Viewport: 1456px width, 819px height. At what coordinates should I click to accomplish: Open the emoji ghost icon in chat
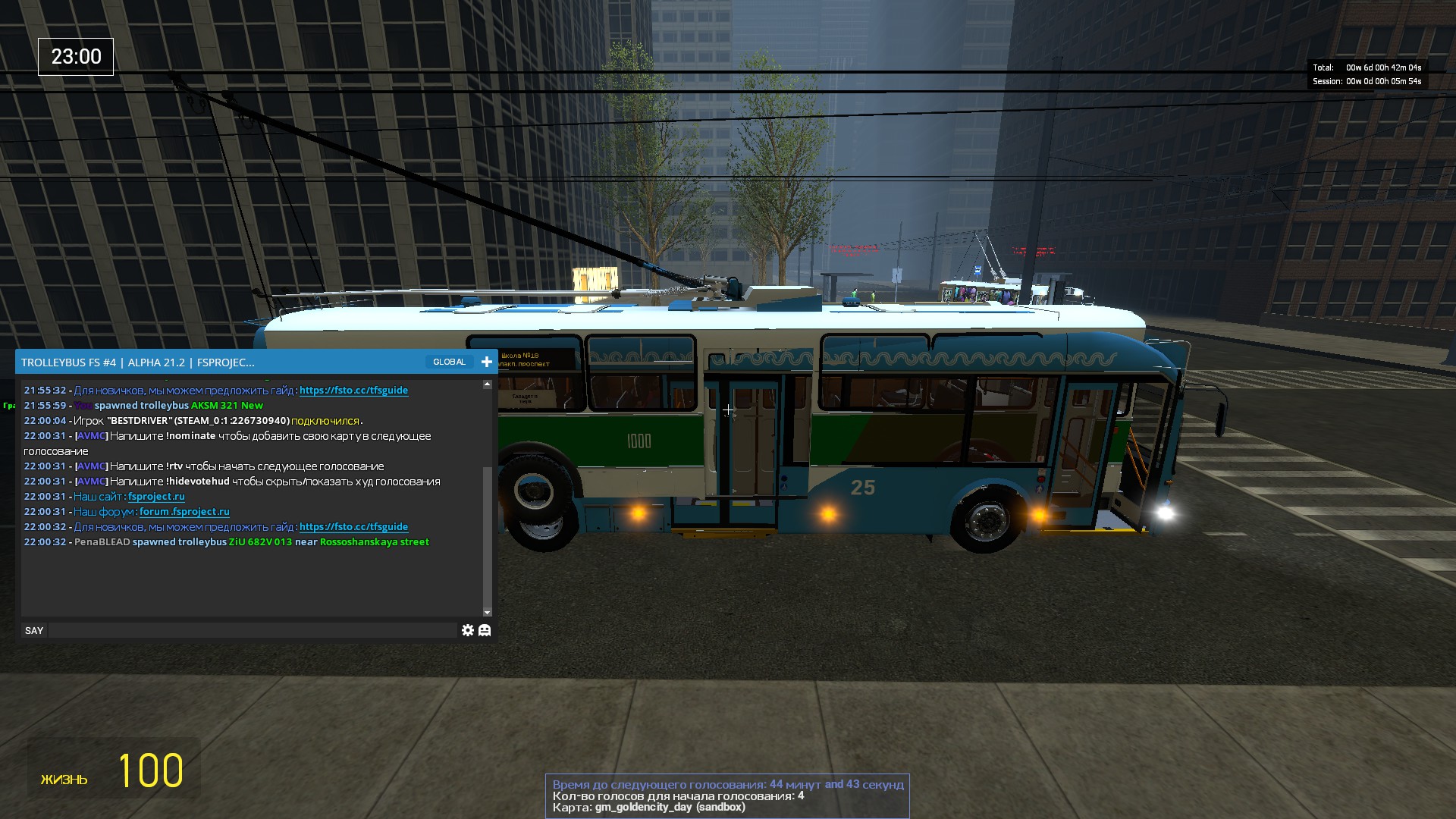(485, 630)
